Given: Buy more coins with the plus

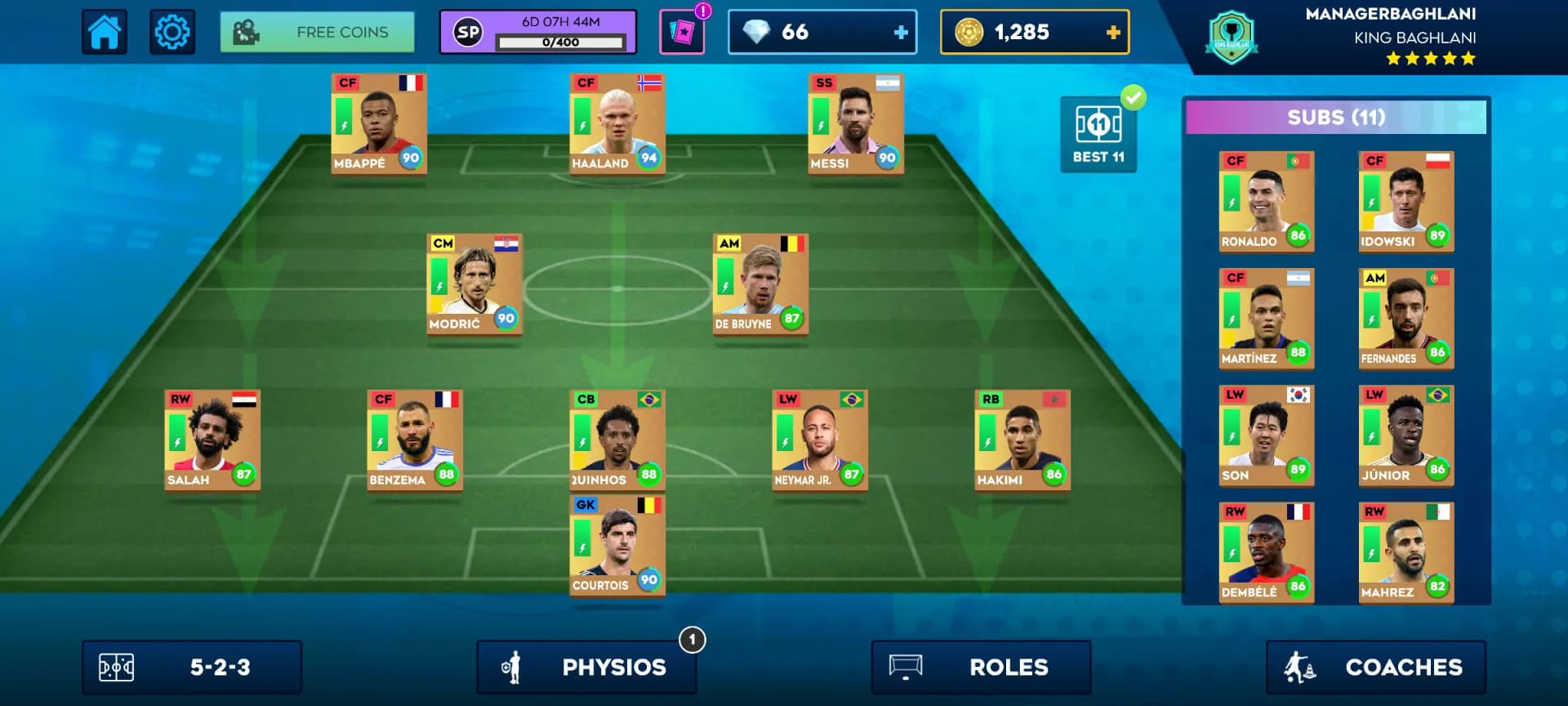Looking at the screenshot, I should 1113,33.
